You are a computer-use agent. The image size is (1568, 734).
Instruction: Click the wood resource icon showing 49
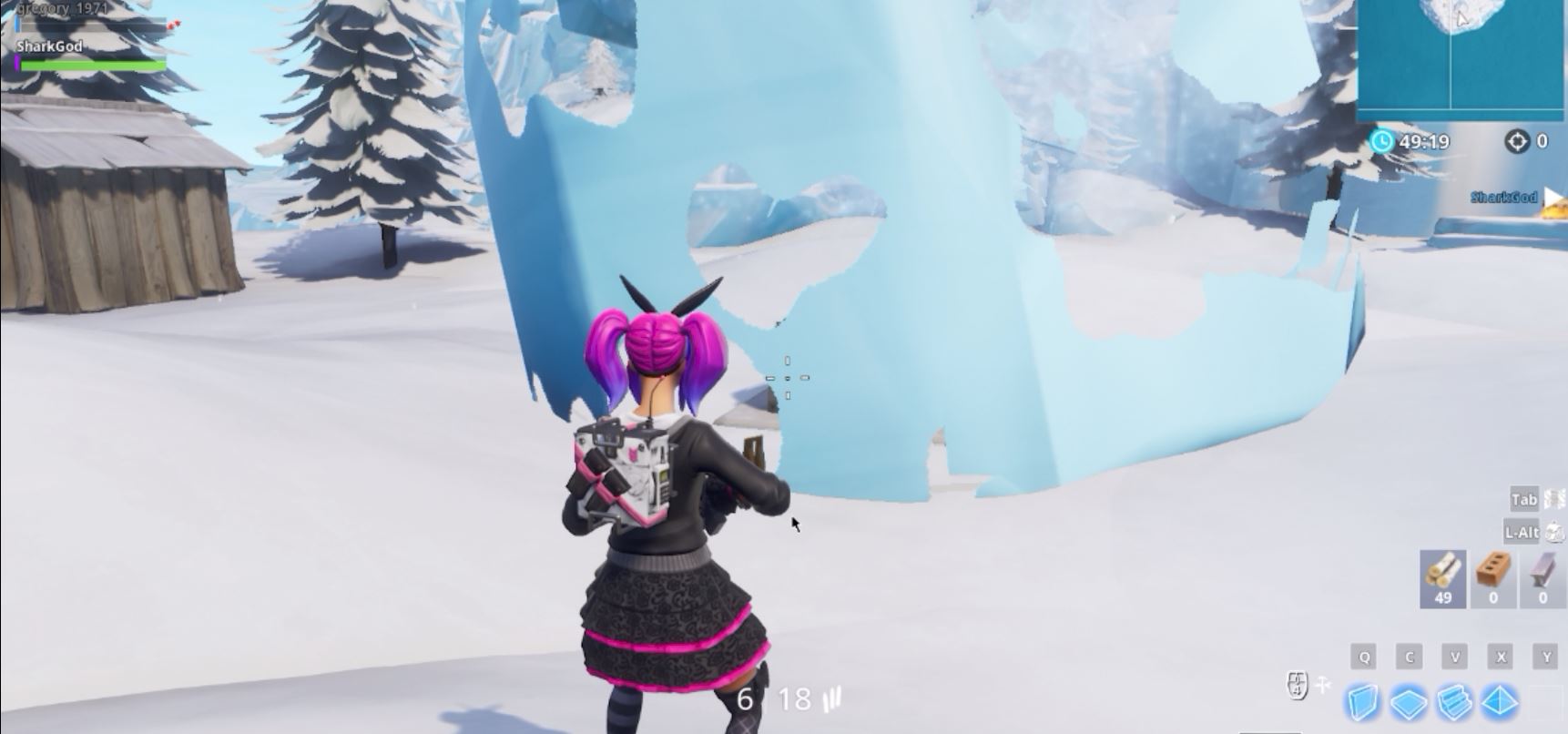click(x=1443, y=573)
